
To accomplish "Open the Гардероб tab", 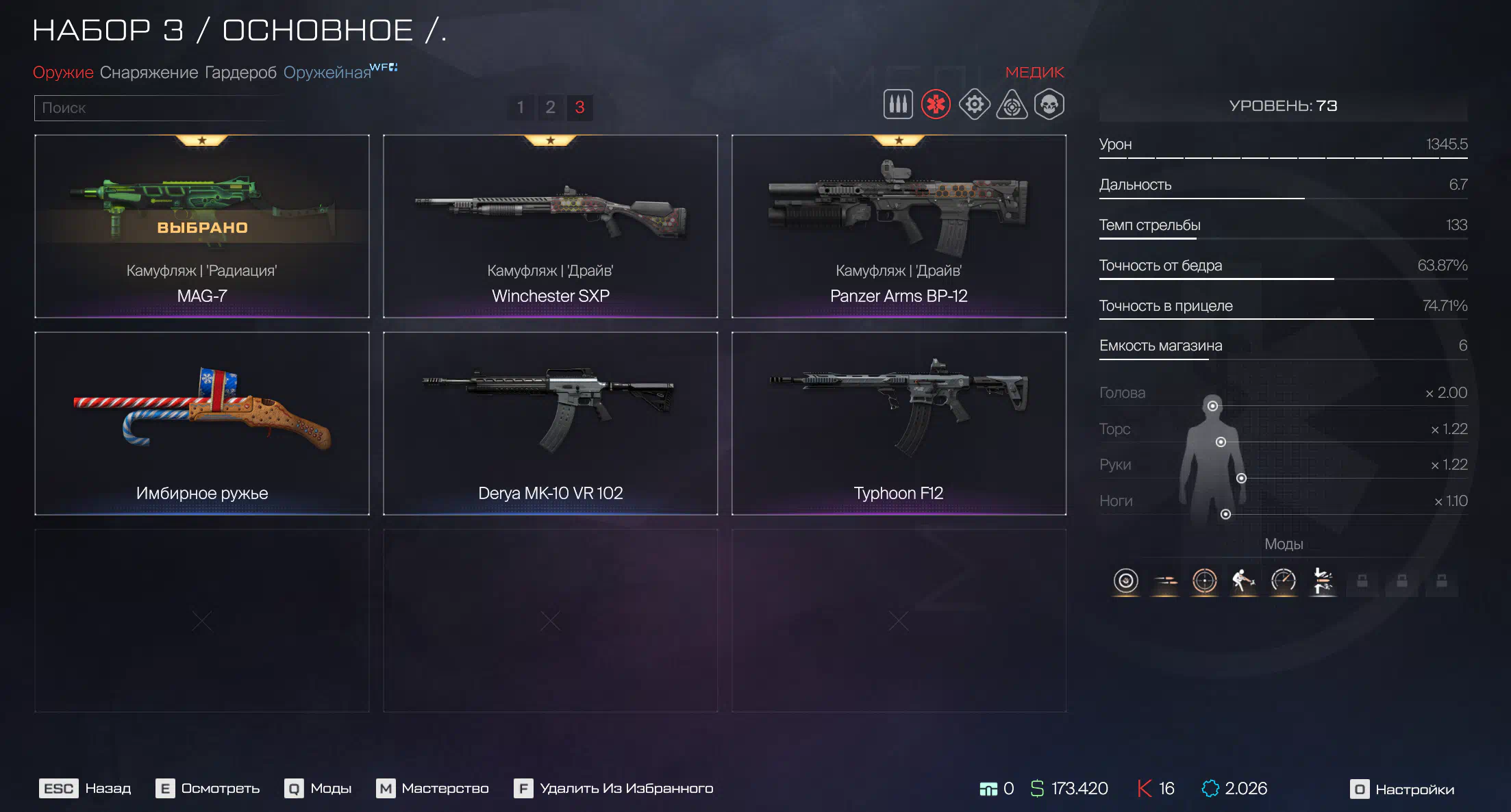I will 240,73.
